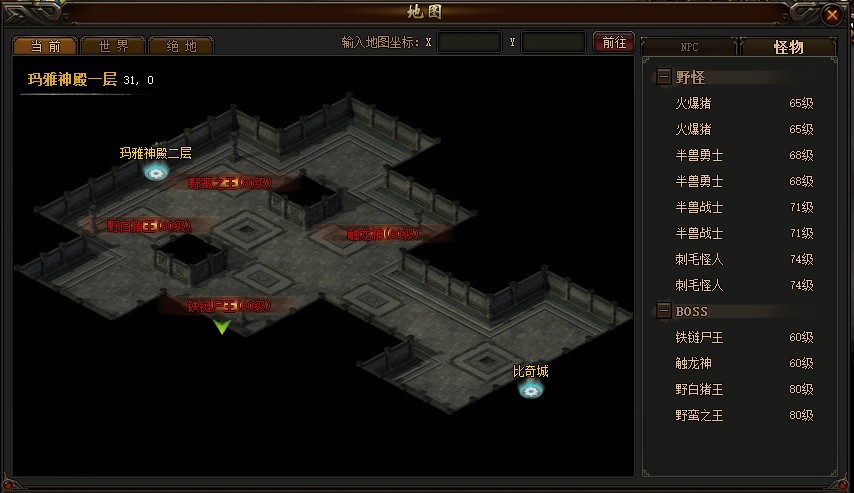Select the 绝地 map tab

pos(180,46)
